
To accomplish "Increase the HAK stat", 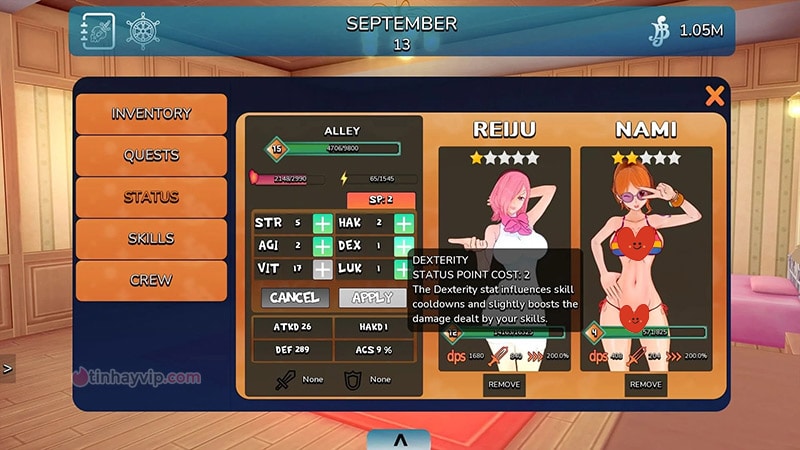I will coord(403,223).
